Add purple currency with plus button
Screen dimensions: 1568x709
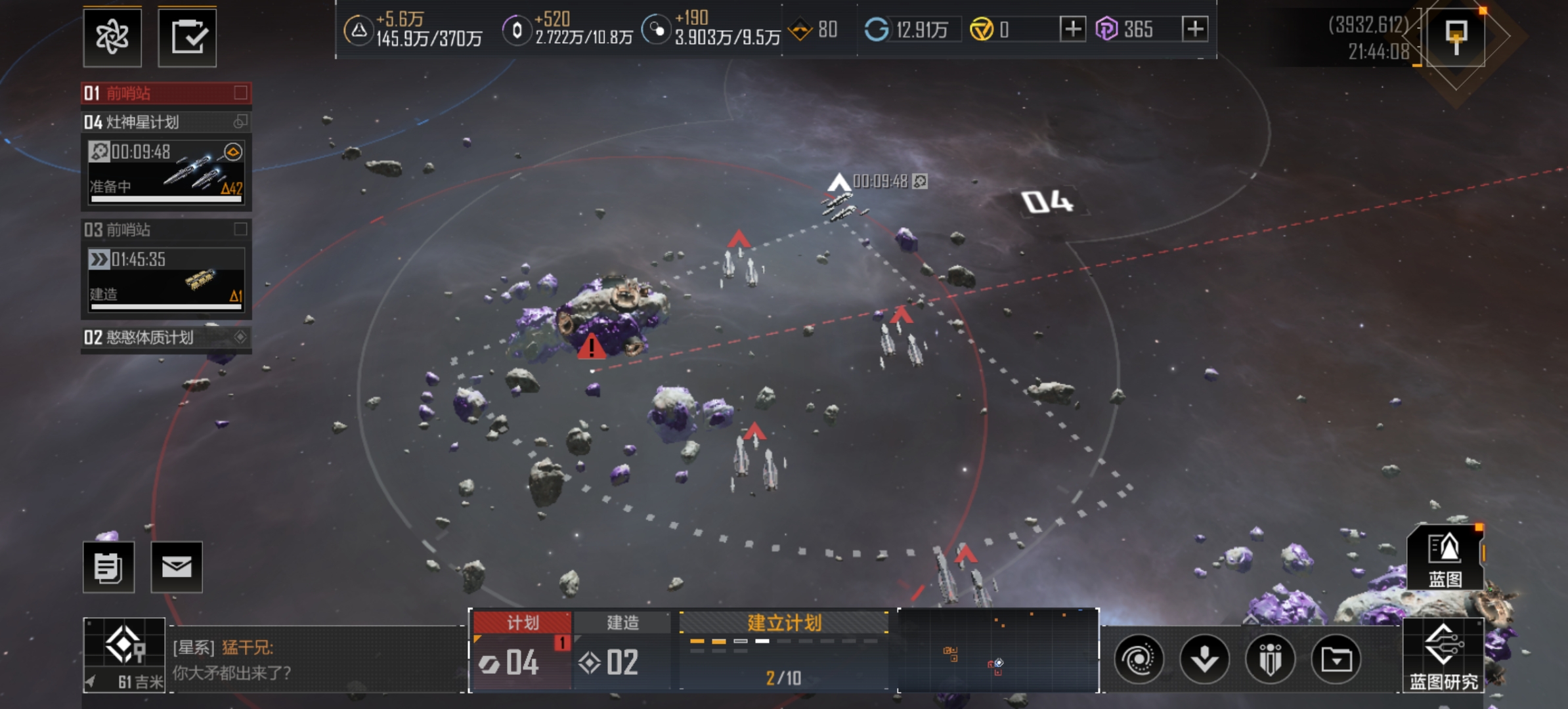[1195, 29]
